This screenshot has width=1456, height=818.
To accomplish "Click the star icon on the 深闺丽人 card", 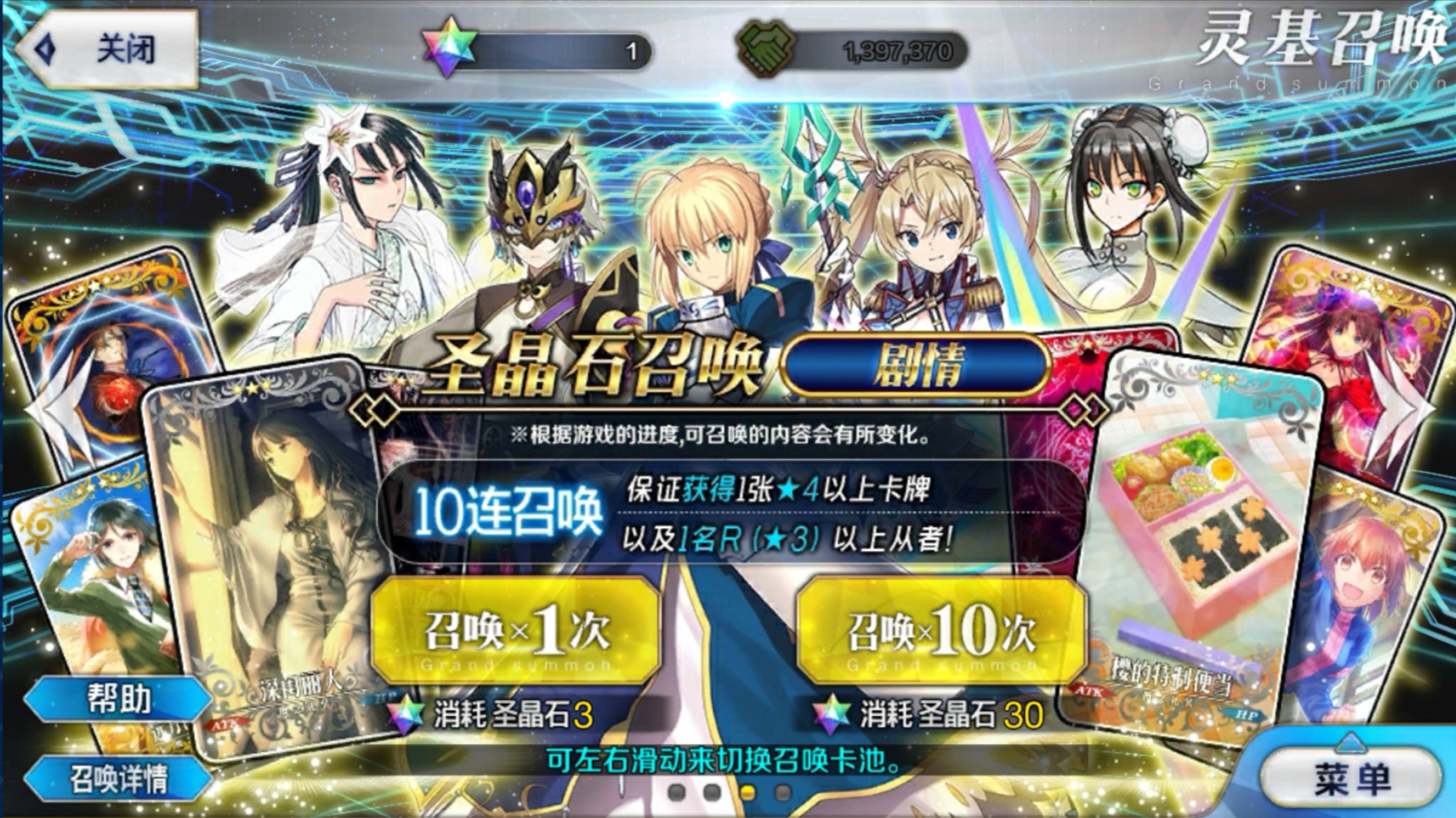I will pos(250,386).
